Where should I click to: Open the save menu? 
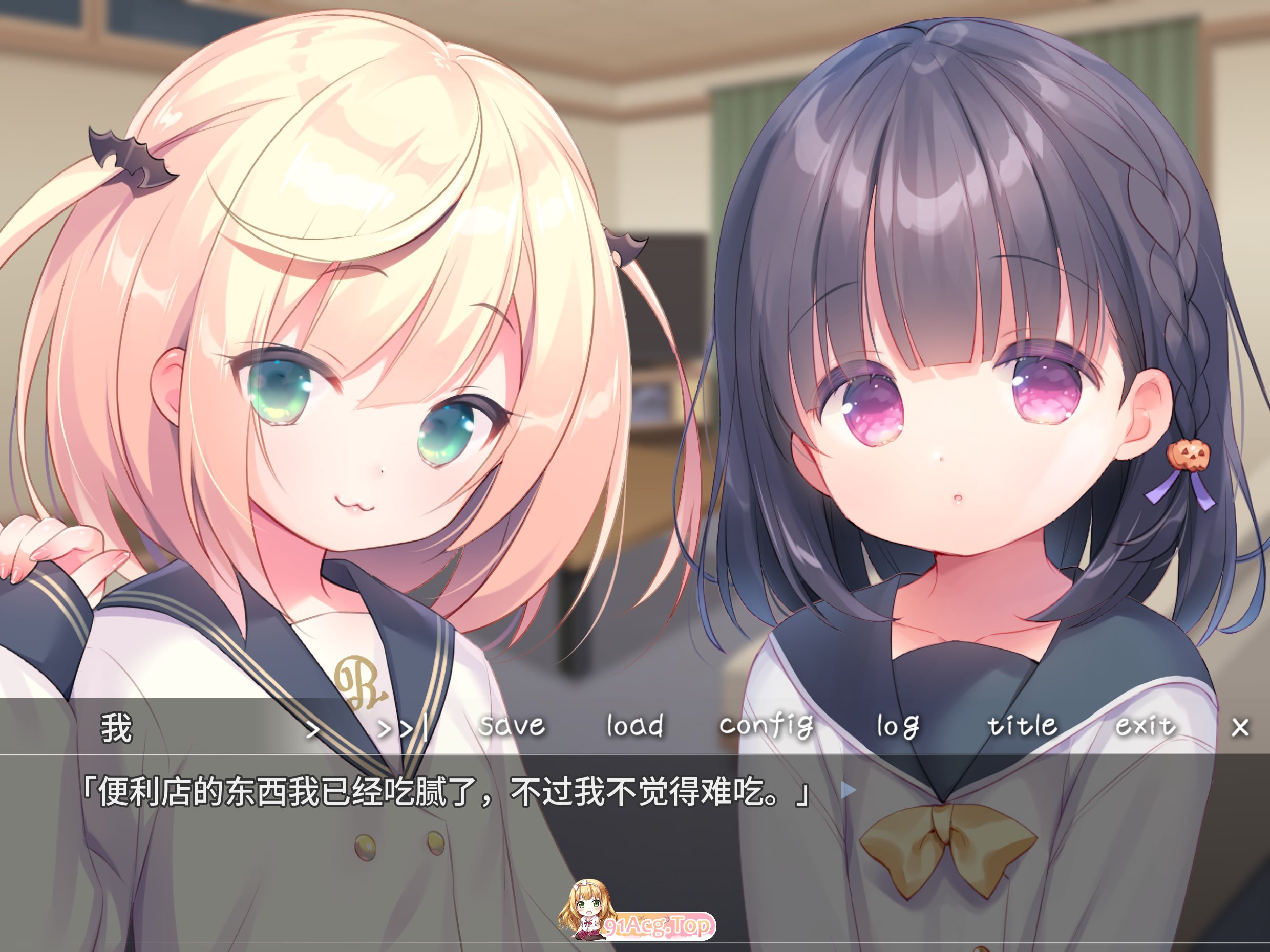pyautogui.click(x=513, y=726)
